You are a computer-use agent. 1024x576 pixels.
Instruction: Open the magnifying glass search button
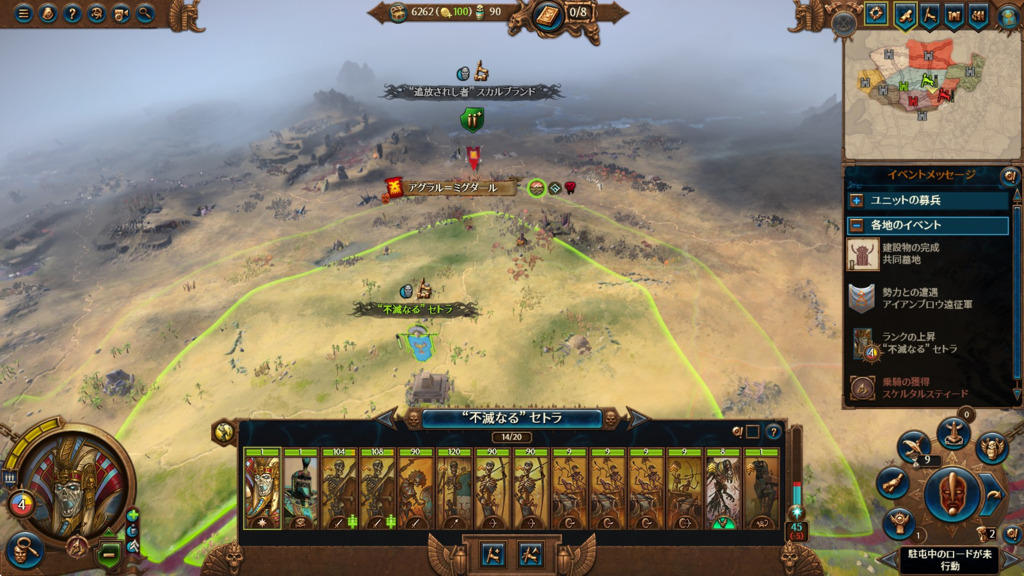pos(145,14)
